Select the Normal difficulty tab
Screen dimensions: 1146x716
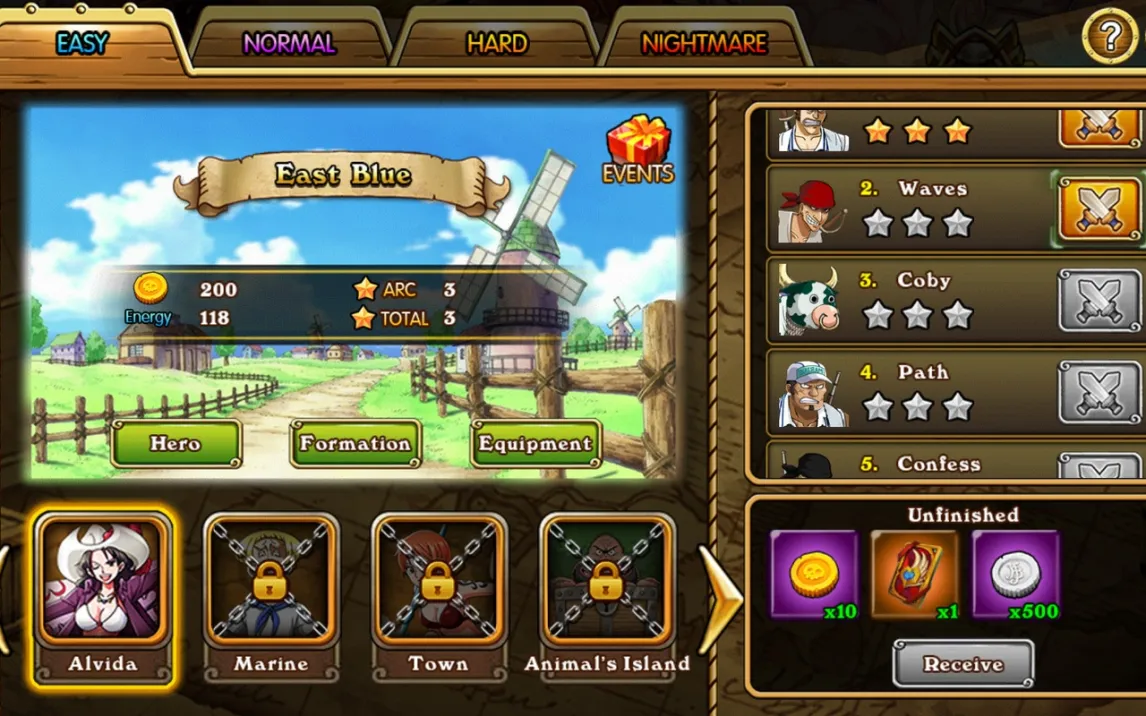point(289,44)
